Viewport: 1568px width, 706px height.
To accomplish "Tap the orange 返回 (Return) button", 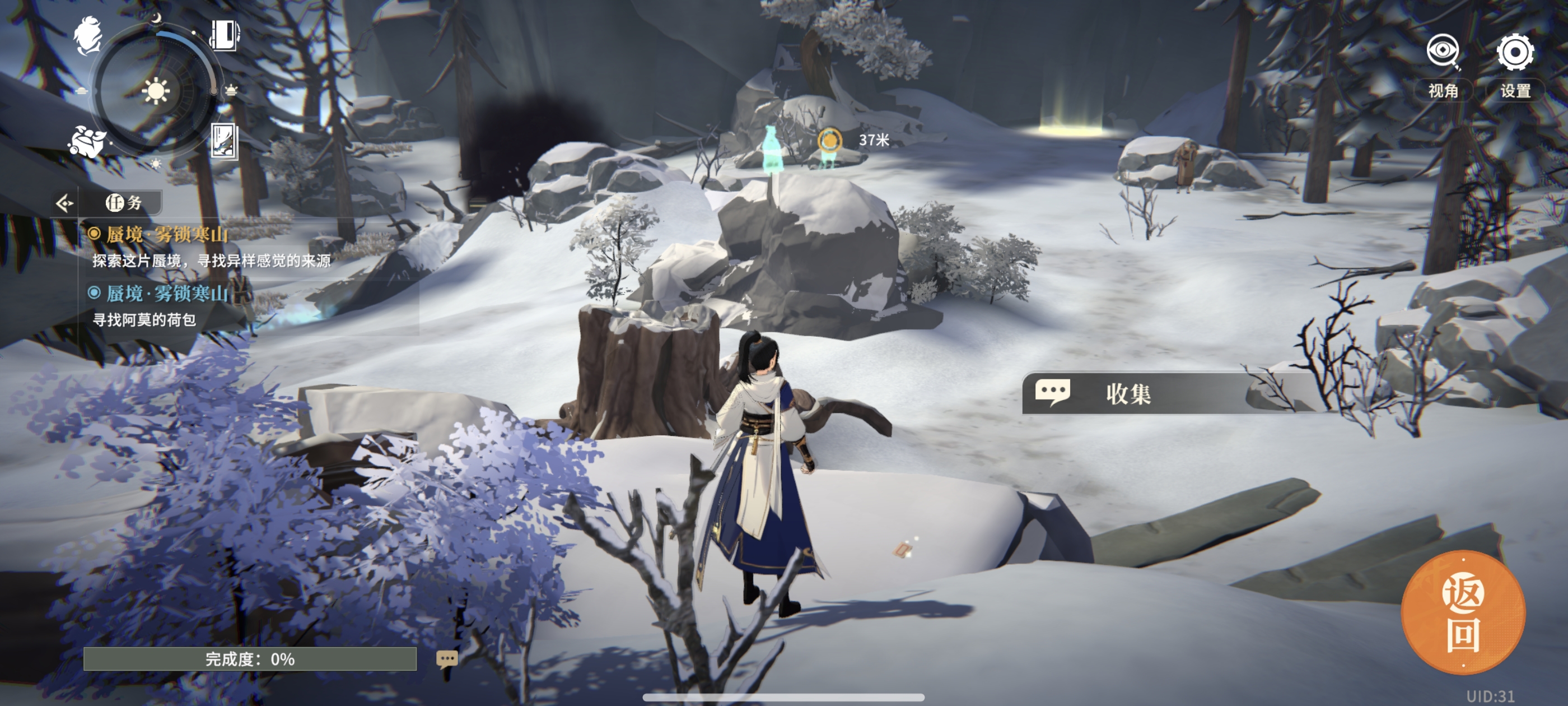I will [1462, 614].
